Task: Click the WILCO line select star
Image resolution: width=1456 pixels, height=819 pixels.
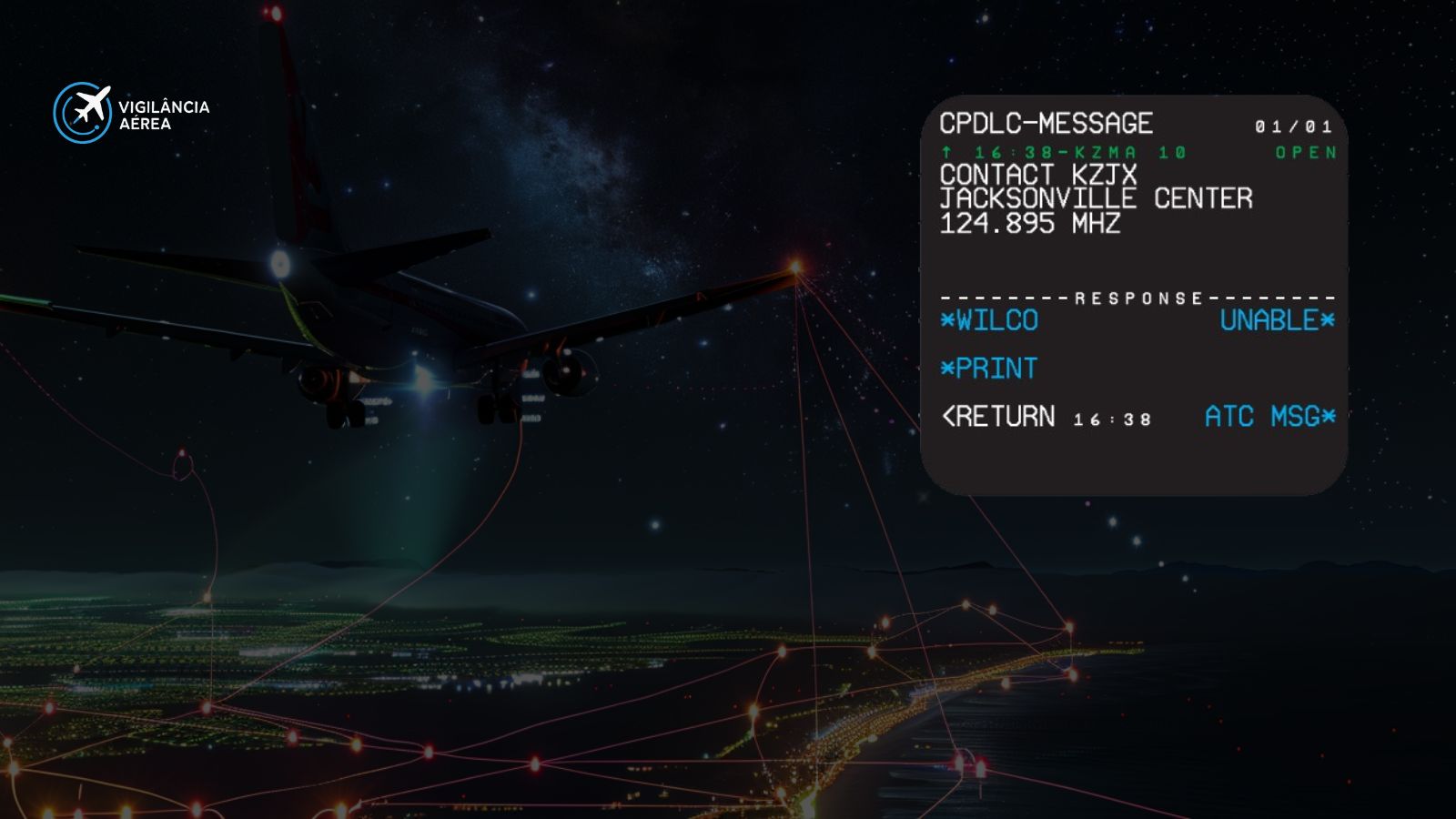Action: pos(948,320)
